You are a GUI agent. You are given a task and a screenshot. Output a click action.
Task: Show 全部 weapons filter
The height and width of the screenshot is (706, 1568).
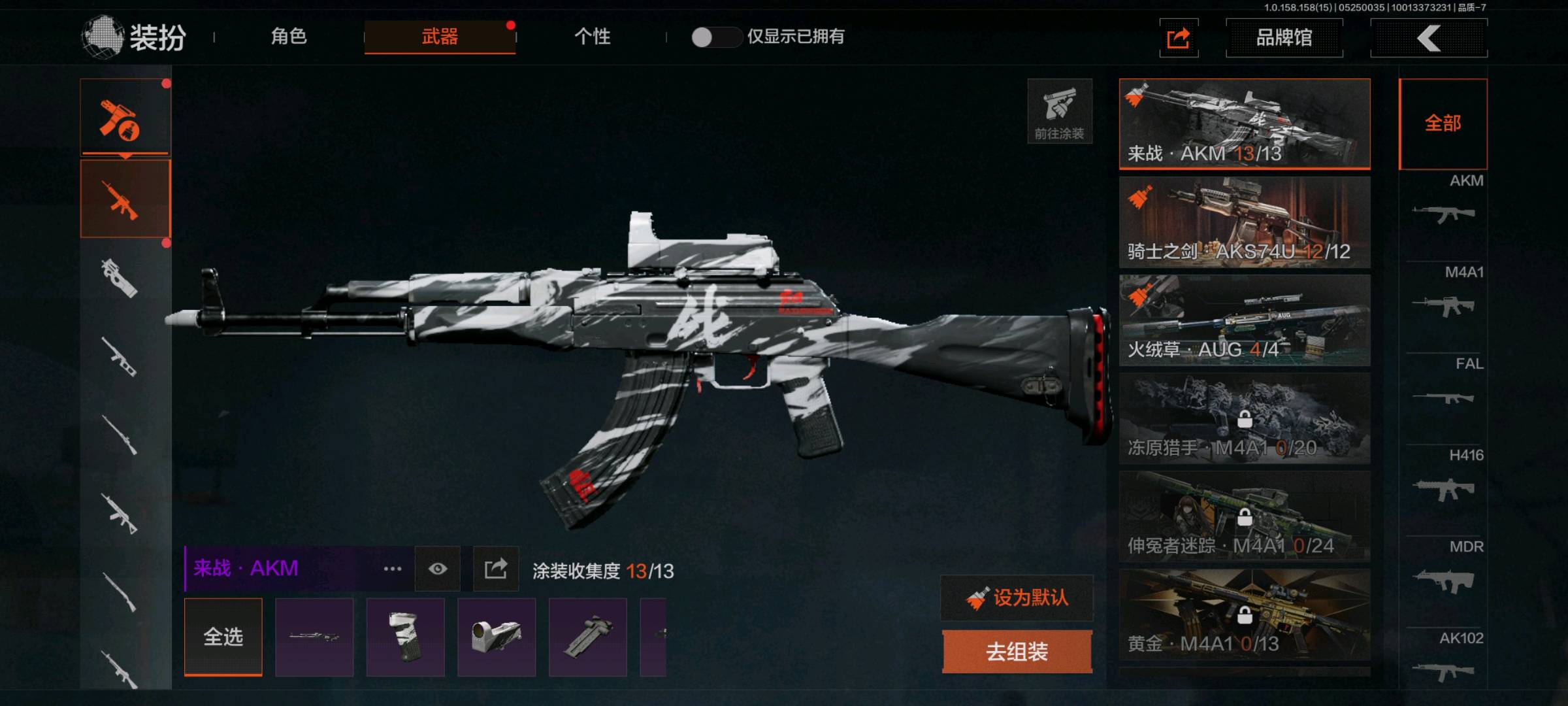[x=1443, y=124]
